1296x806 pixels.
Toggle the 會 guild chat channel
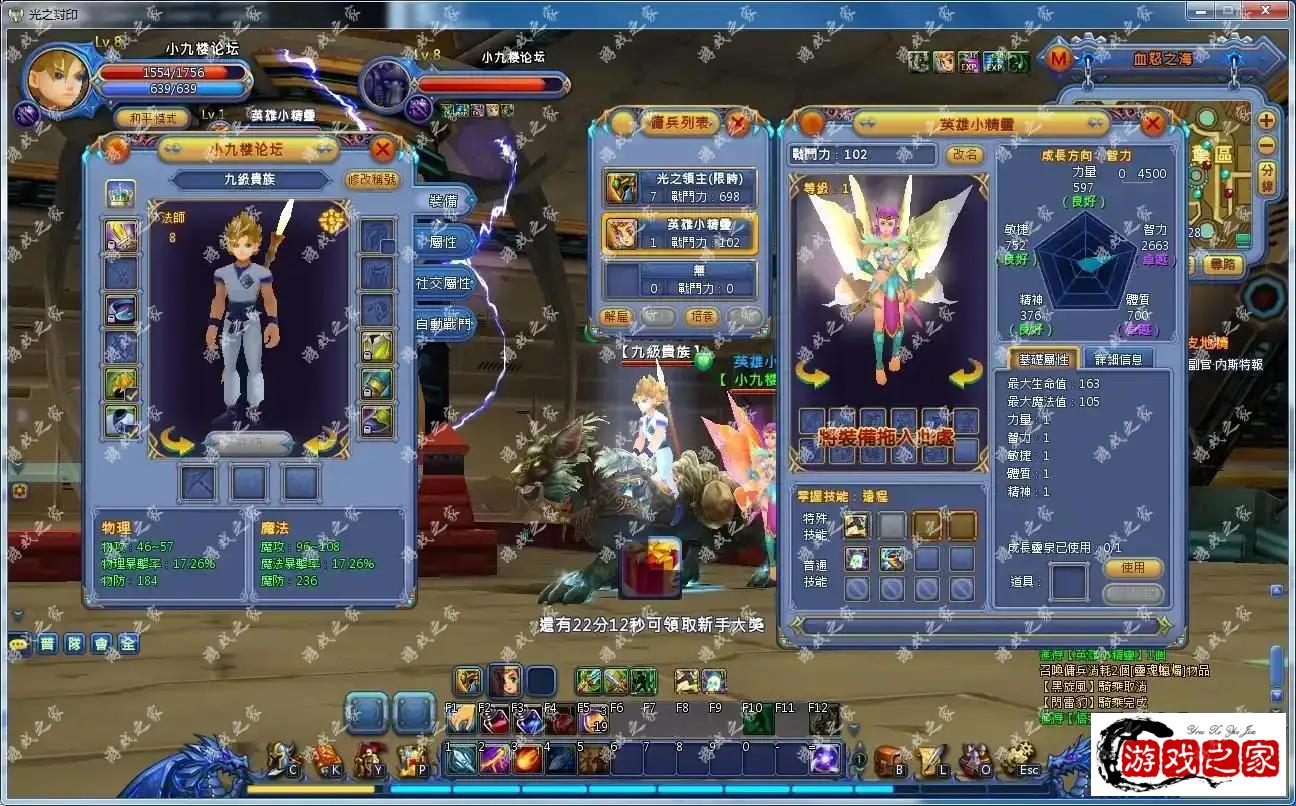click(x=100, y=644)
